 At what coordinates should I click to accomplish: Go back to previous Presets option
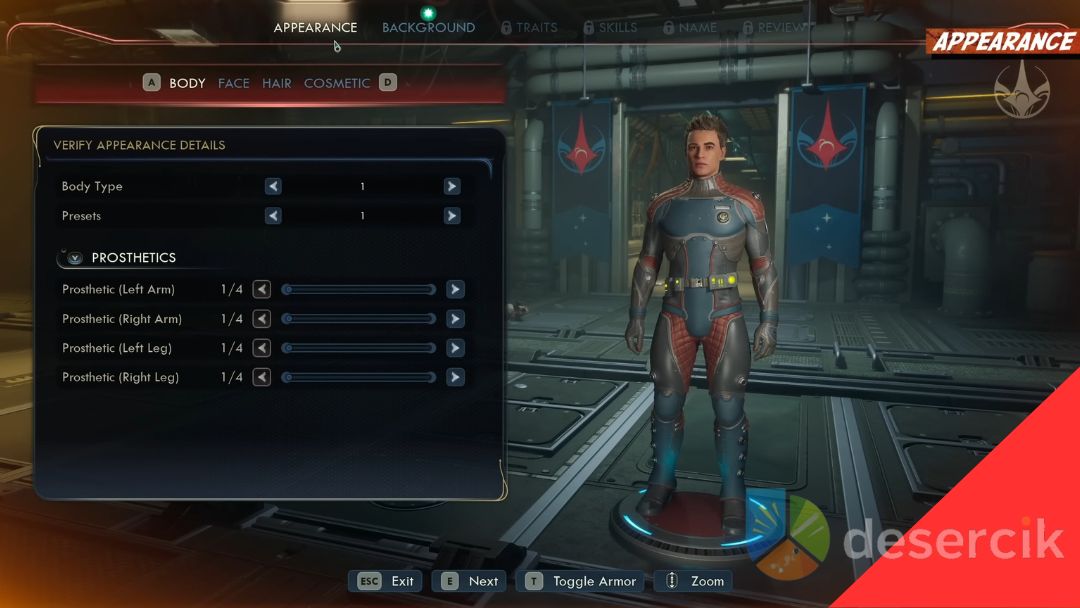(x=273, y=216)
